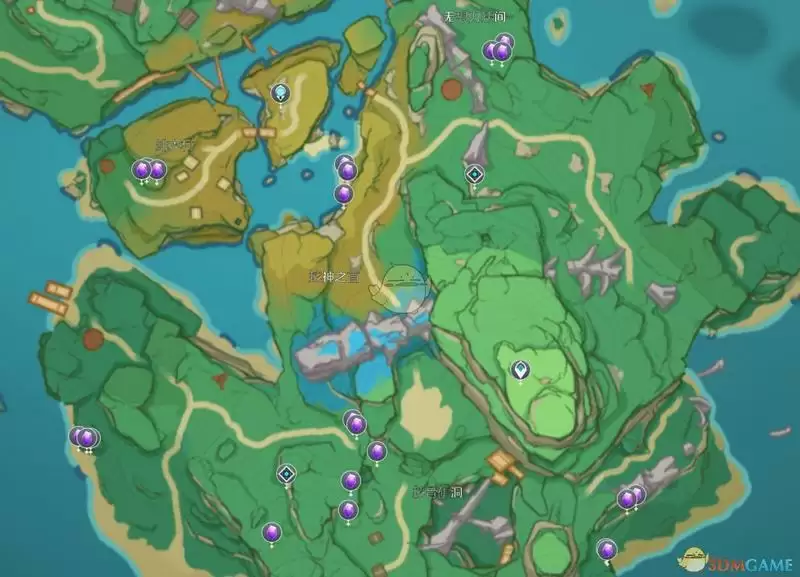Select the teleport waypoint on the light-green plateau

pyautogui.click(x=520, y=371)
